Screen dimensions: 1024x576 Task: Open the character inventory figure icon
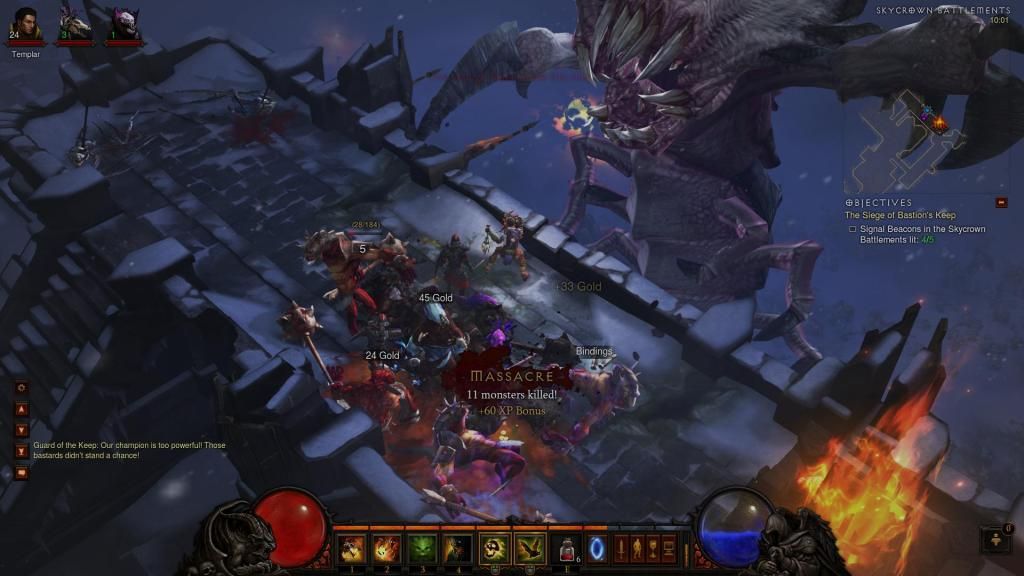coord(636,548)
